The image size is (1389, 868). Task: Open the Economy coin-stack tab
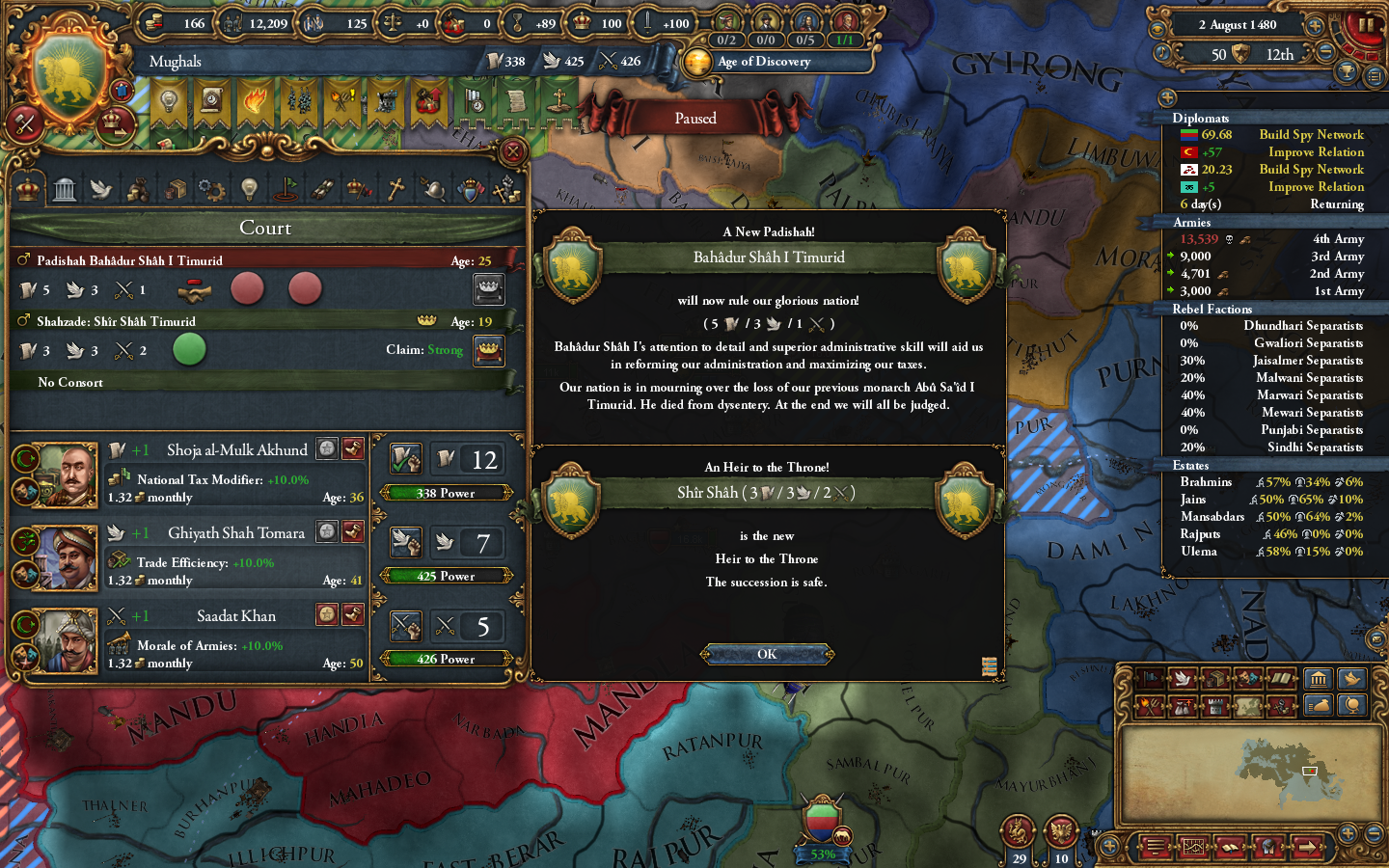[138, 188]
